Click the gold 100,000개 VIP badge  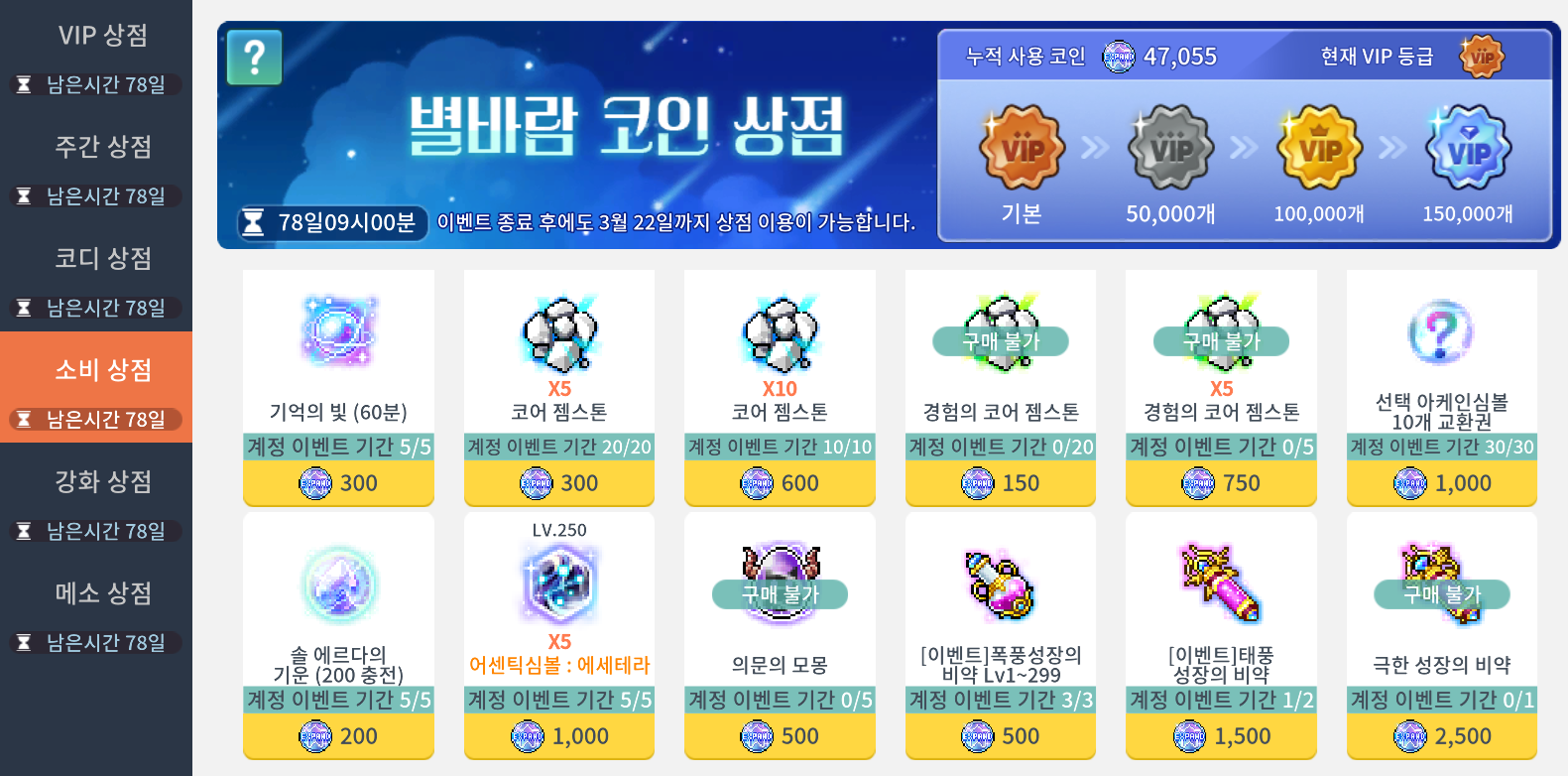click(x=1319, y=149)
